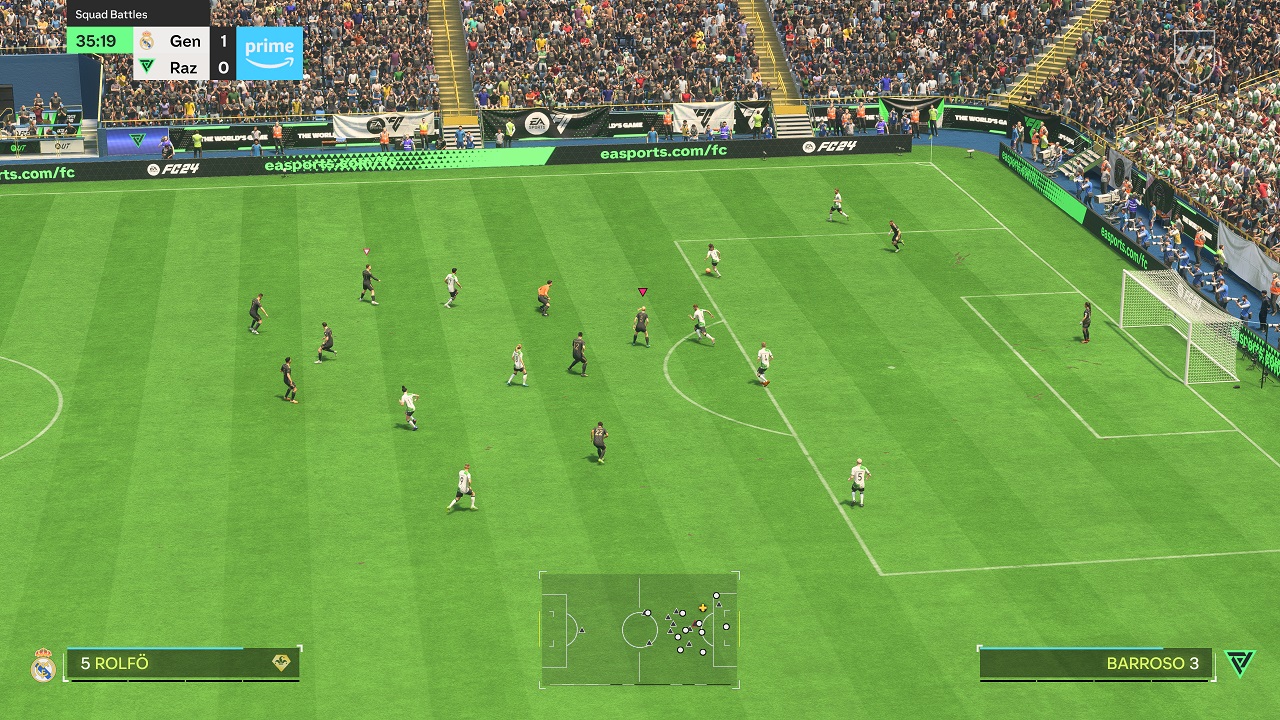This screenshot has height=720, width=1280.
Task: Select the ROLFÖ player name panel
Action: 183,663
